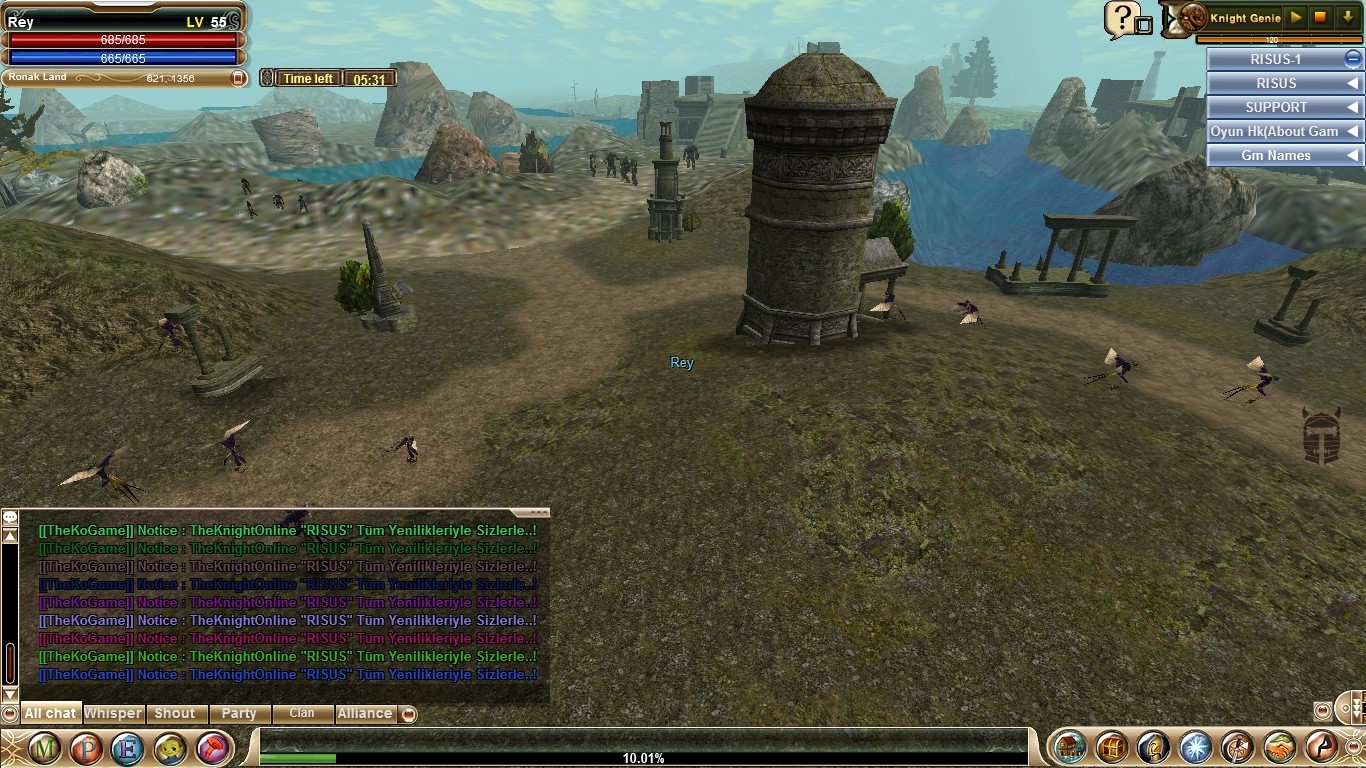Show the Clan chat tab
This screenshot has width=1366, height=768.
tap(302, 714)
